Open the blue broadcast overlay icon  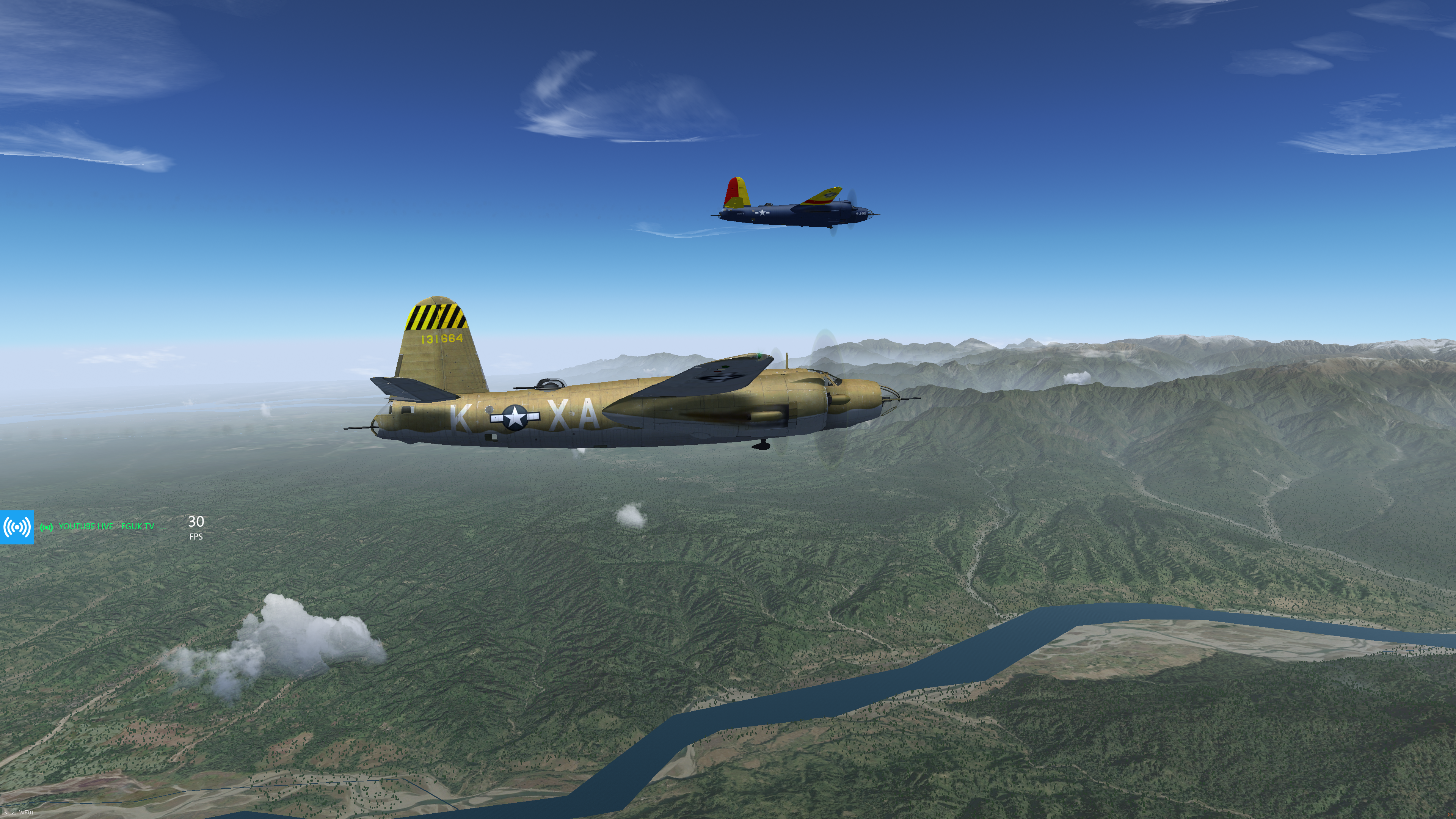click(x=17, y=527)
